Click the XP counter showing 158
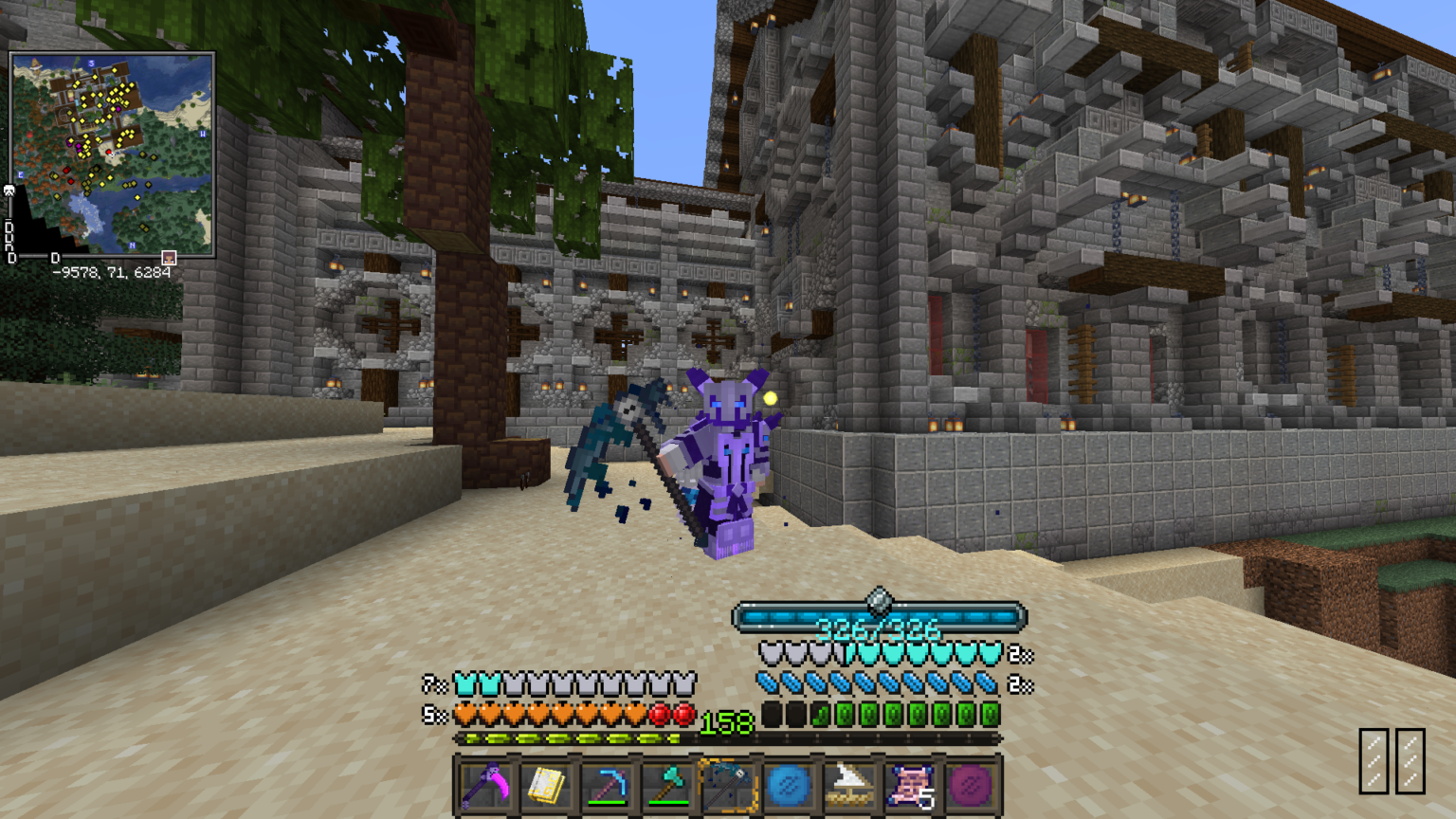Viewport: 1456px width, 819px height. pyautogui.click(x=724, y=724)
